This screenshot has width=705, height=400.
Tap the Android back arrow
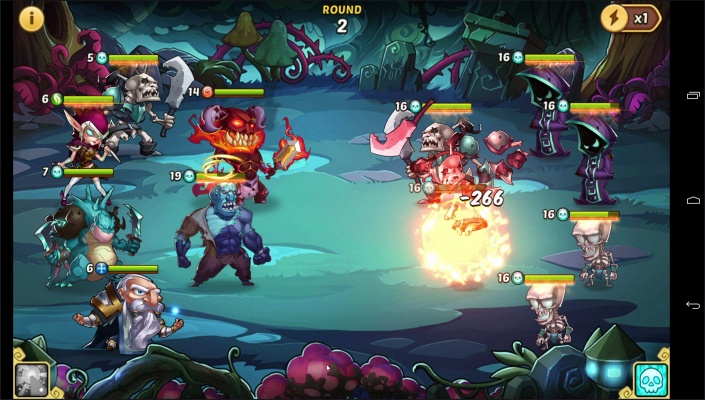(693, 304)
